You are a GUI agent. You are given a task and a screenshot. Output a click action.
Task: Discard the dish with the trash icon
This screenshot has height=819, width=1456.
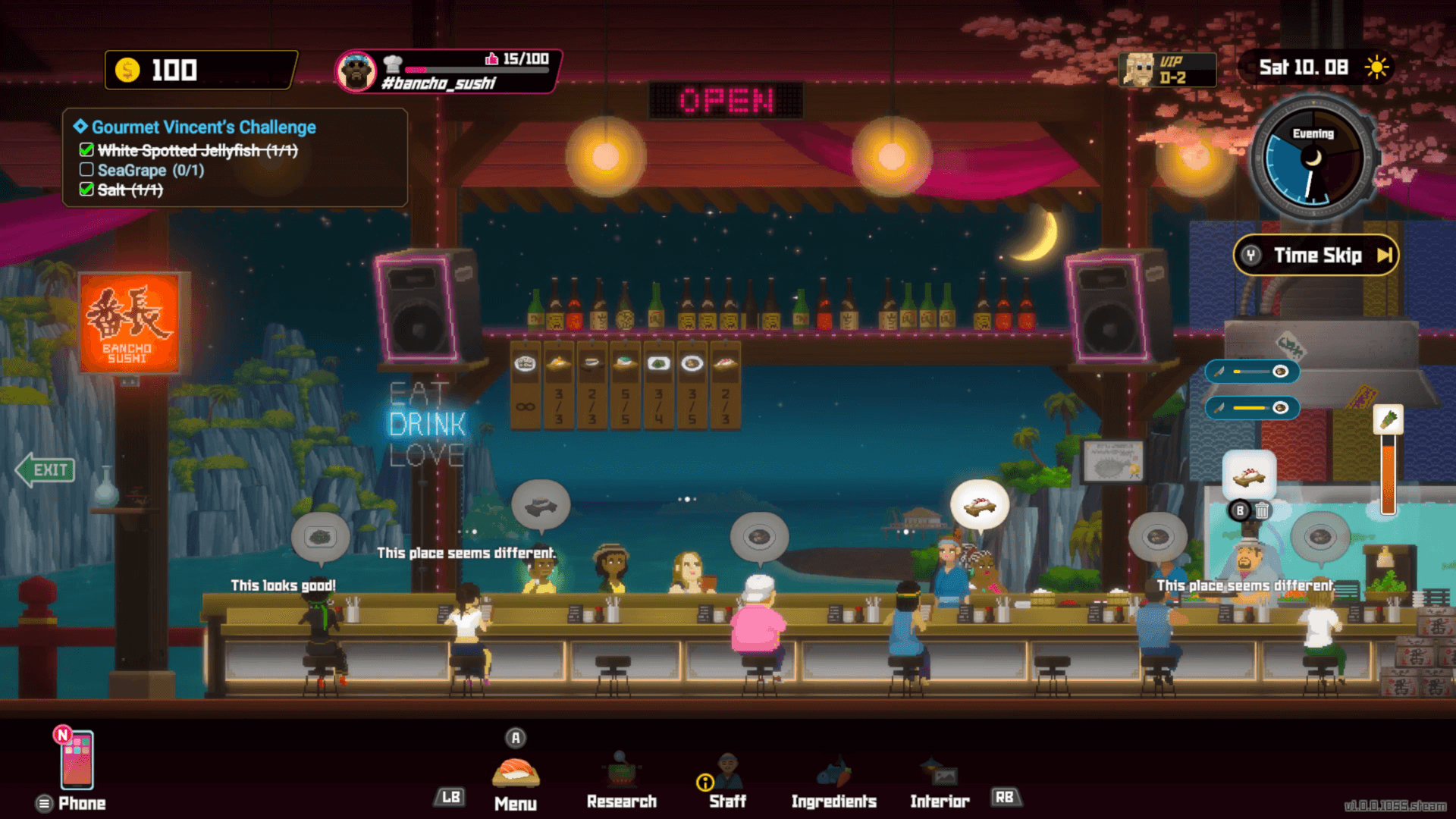[x=1262, y=511]
